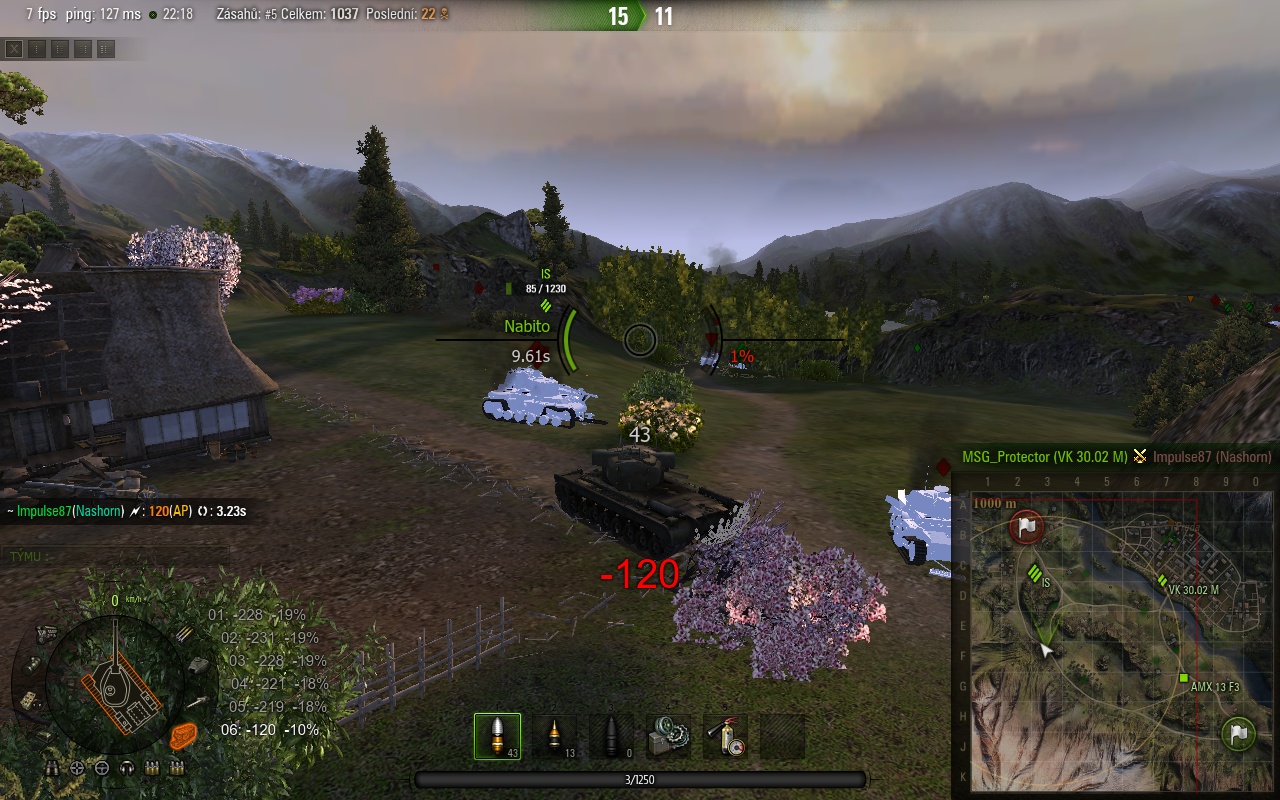Click the engine module icon on damage panel

tap(46, 632)
